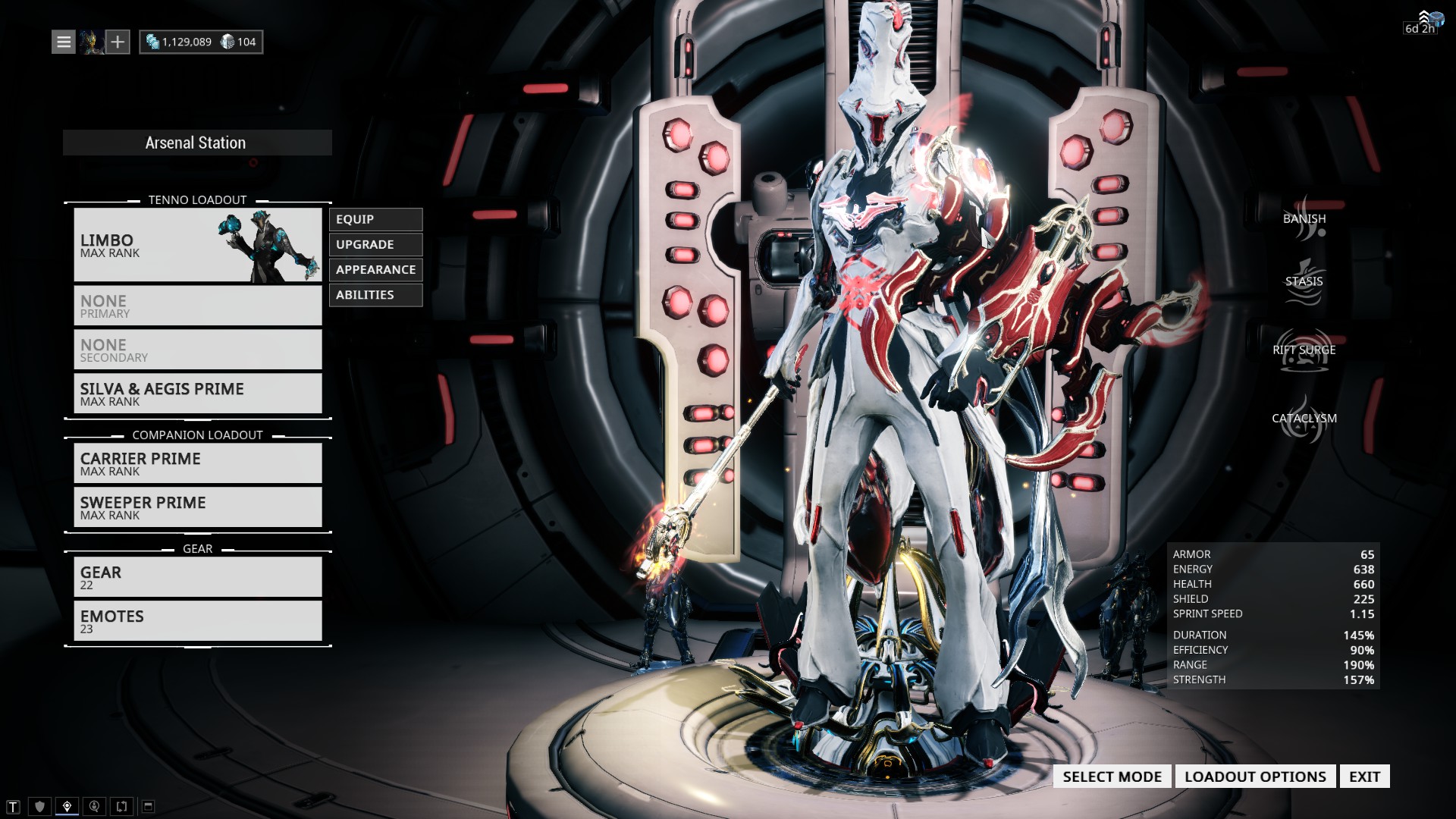Select the Banish ability icon
The image size is (1456, 819).
pyautogui.click(x=1304, y=219)
